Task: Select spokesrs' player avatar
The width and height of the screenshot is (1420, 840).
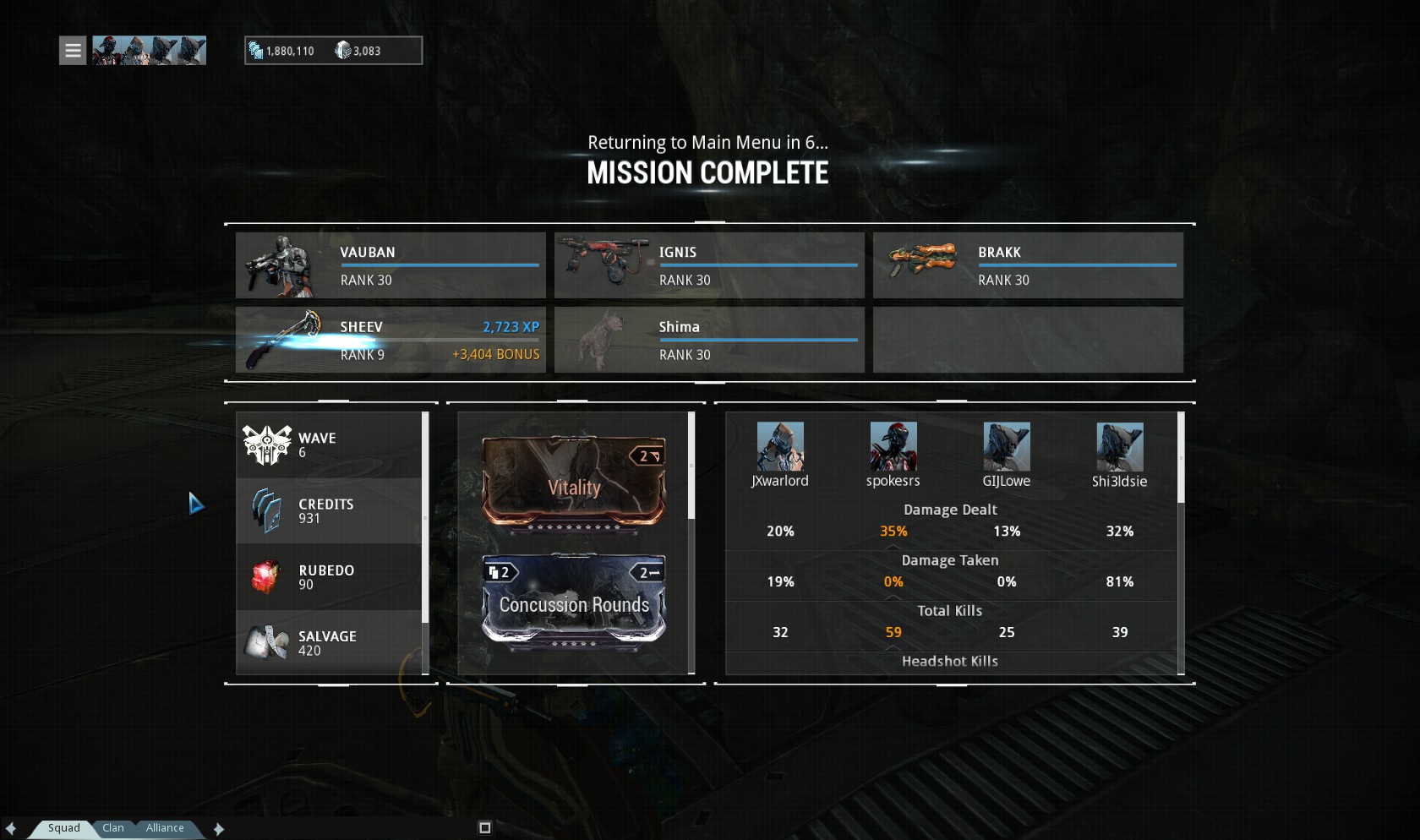Action: 893,447
